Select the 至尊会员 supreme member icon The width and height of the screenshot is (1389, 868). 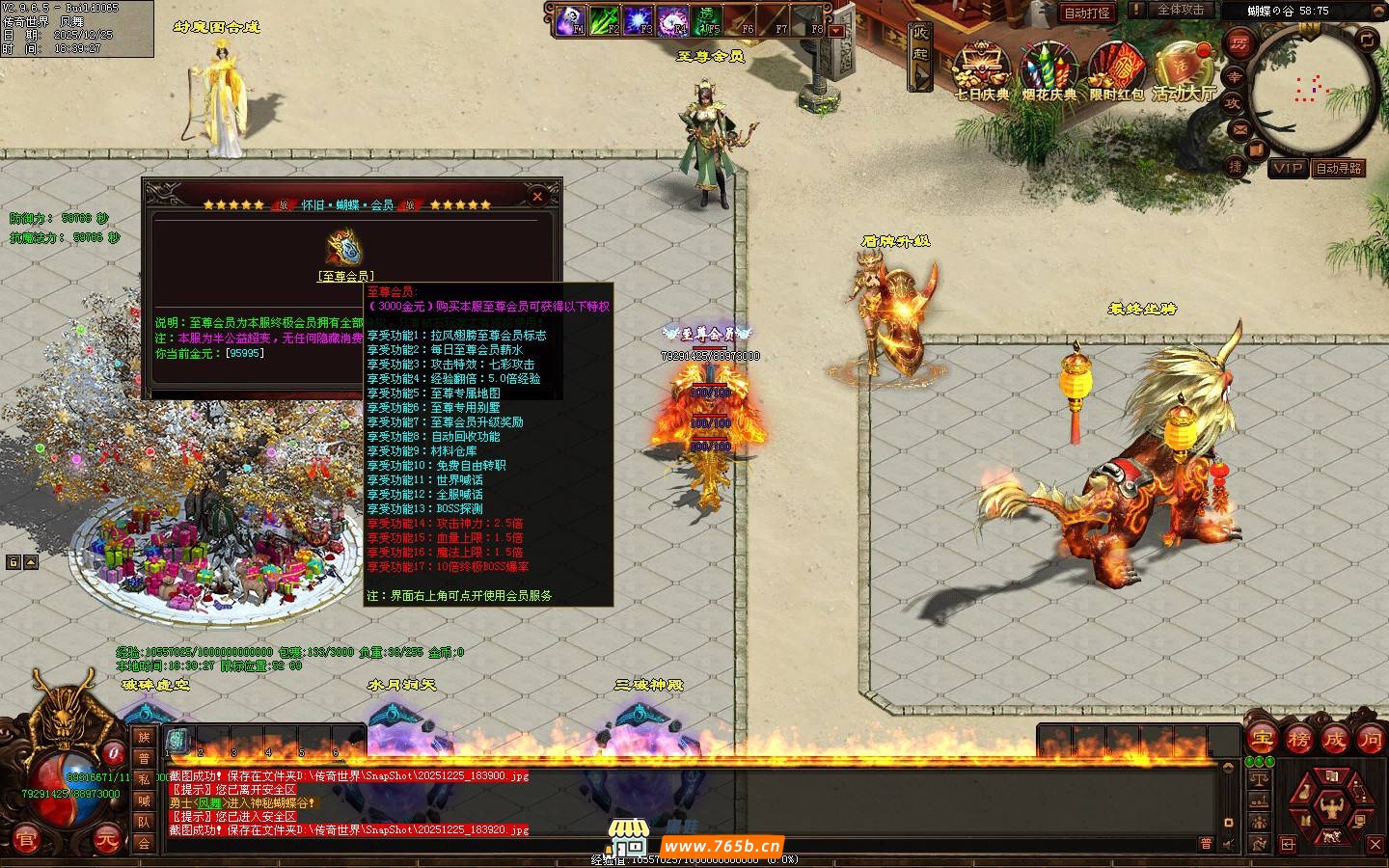tap(344, 249)
